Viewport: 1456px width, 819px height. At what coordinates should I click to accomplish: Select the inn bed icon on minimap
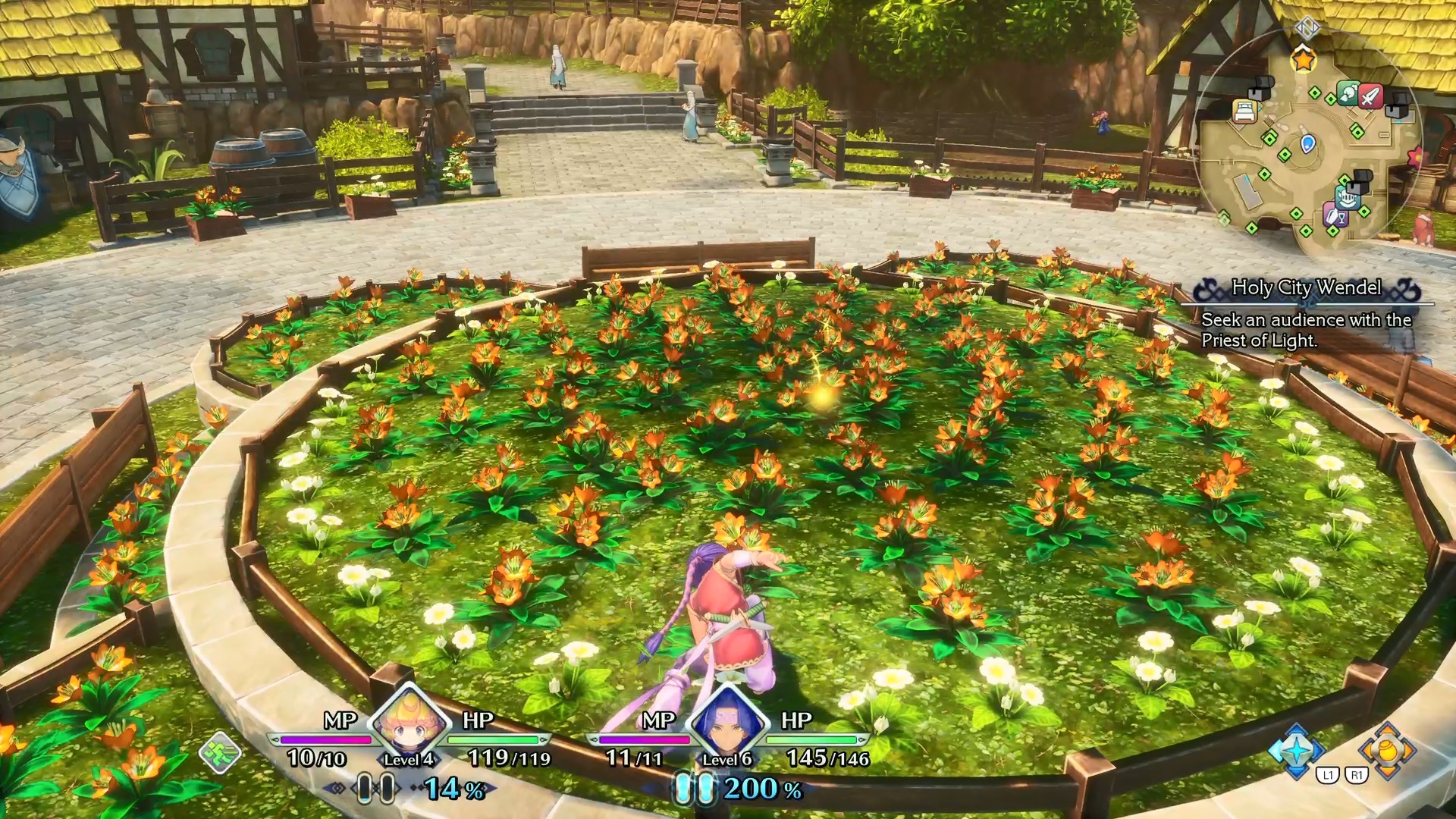1244,111
